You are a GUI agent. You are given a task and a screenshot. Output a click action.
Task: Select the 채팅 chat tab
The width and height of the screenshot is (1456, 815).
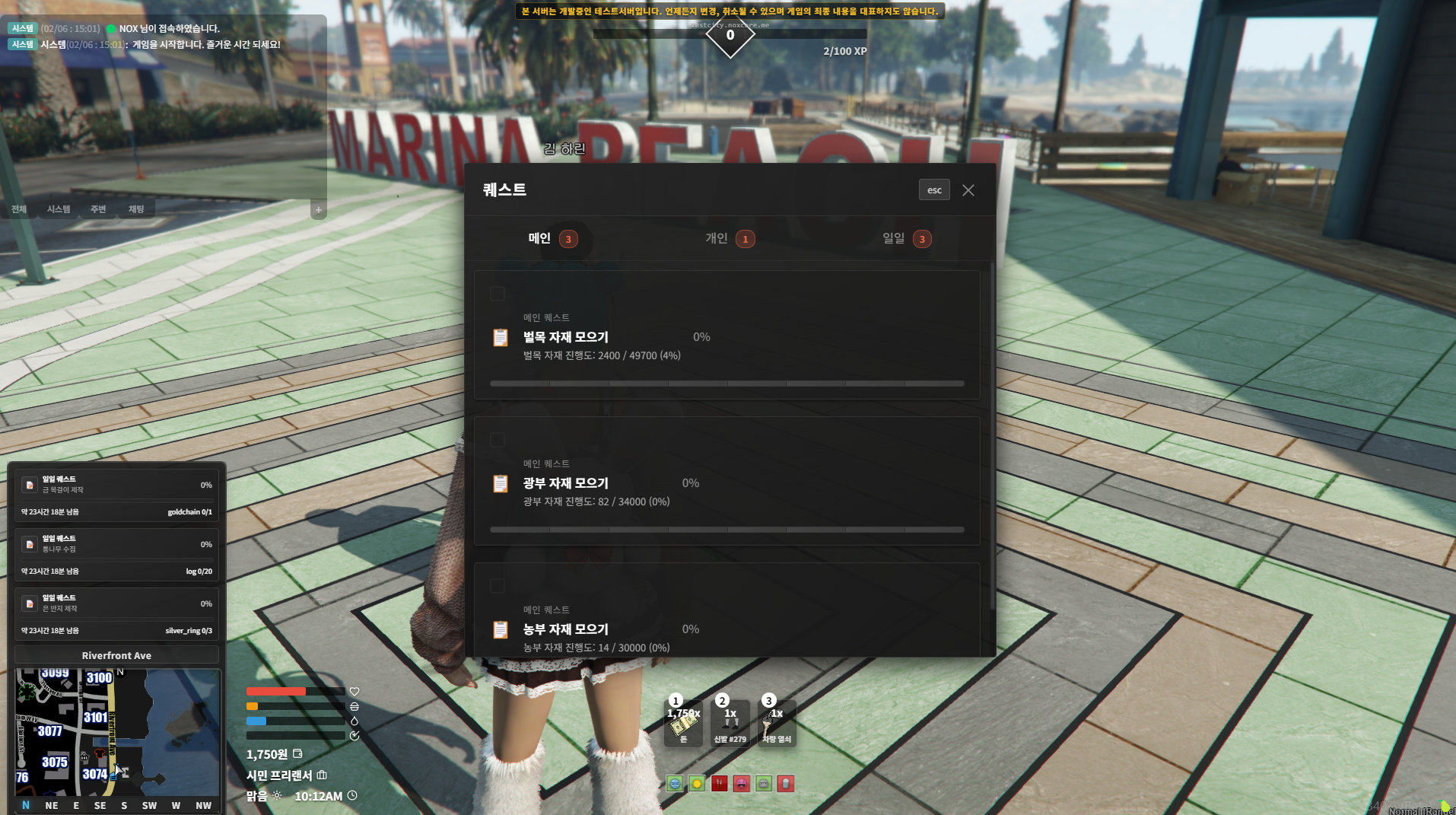pos(136,209)
